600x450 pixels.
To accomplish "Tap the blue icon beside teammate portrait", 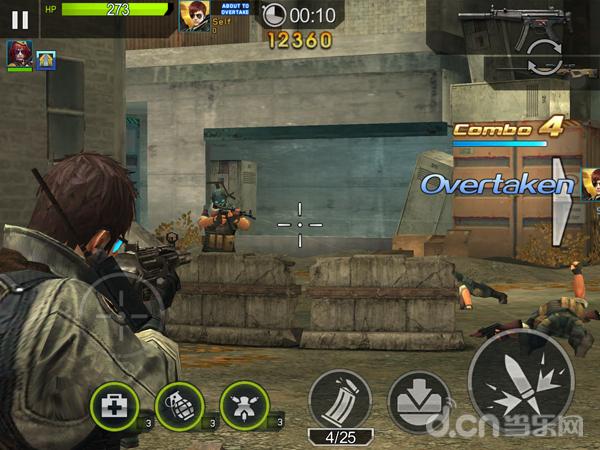I will point(46,60).
